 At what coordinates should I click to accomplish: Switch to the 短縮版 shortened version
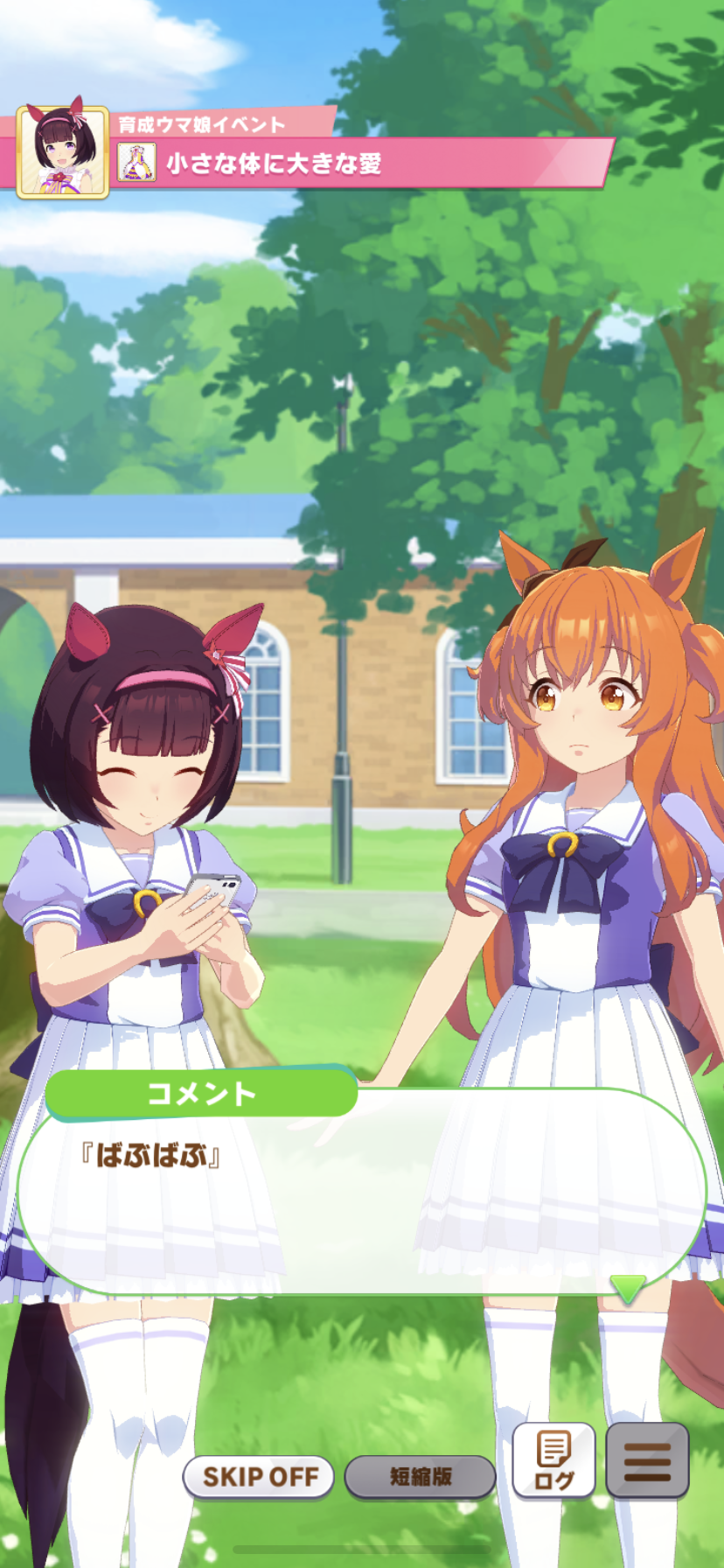420,1477
